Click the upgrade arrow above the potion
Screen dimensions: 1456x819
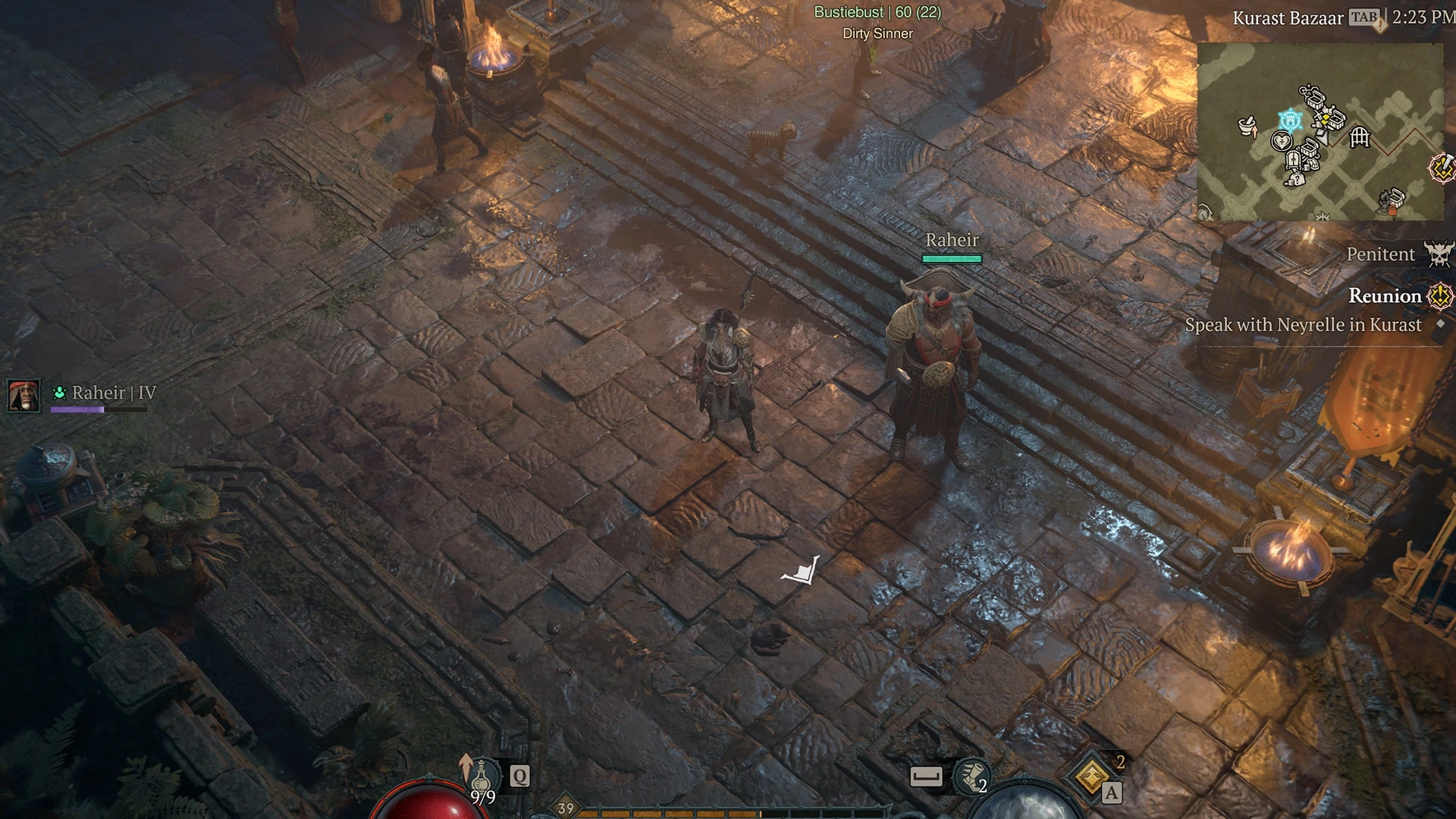(x=465, y=767)
